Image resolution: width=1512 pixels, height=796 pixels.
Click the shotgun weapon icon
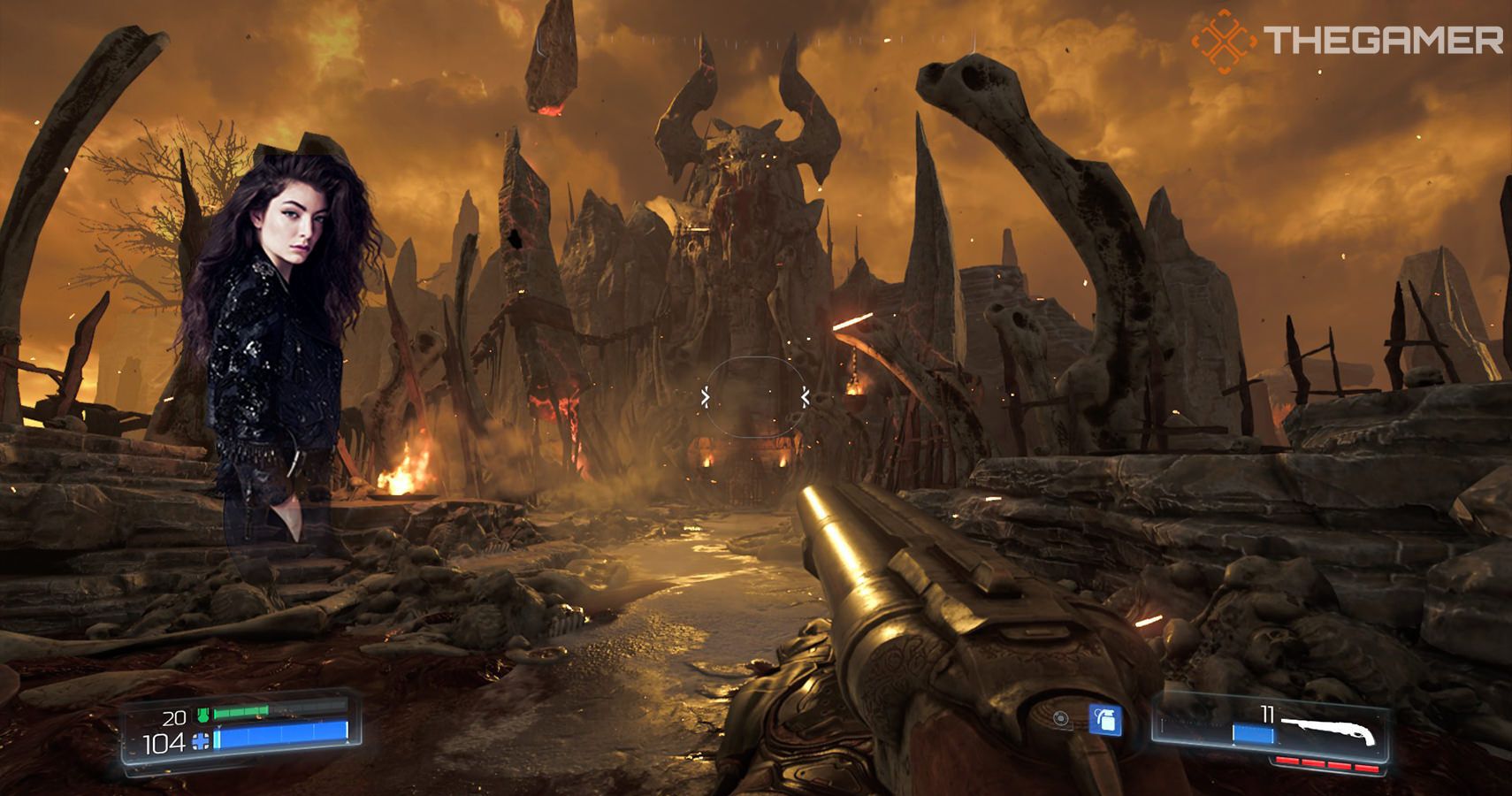pos(1333,731)
